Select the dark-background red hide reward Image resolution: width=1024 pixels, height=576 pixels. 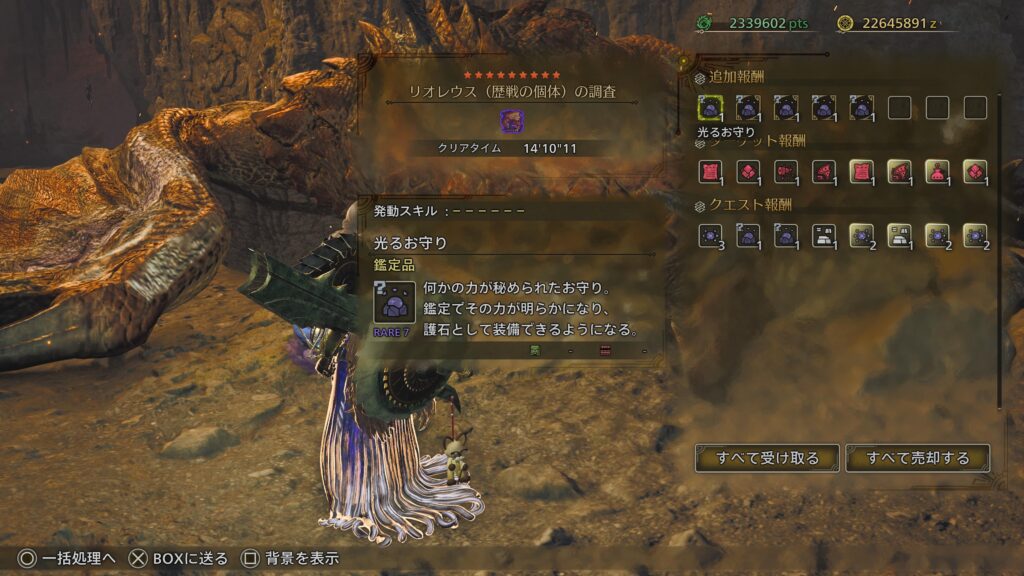710,172
